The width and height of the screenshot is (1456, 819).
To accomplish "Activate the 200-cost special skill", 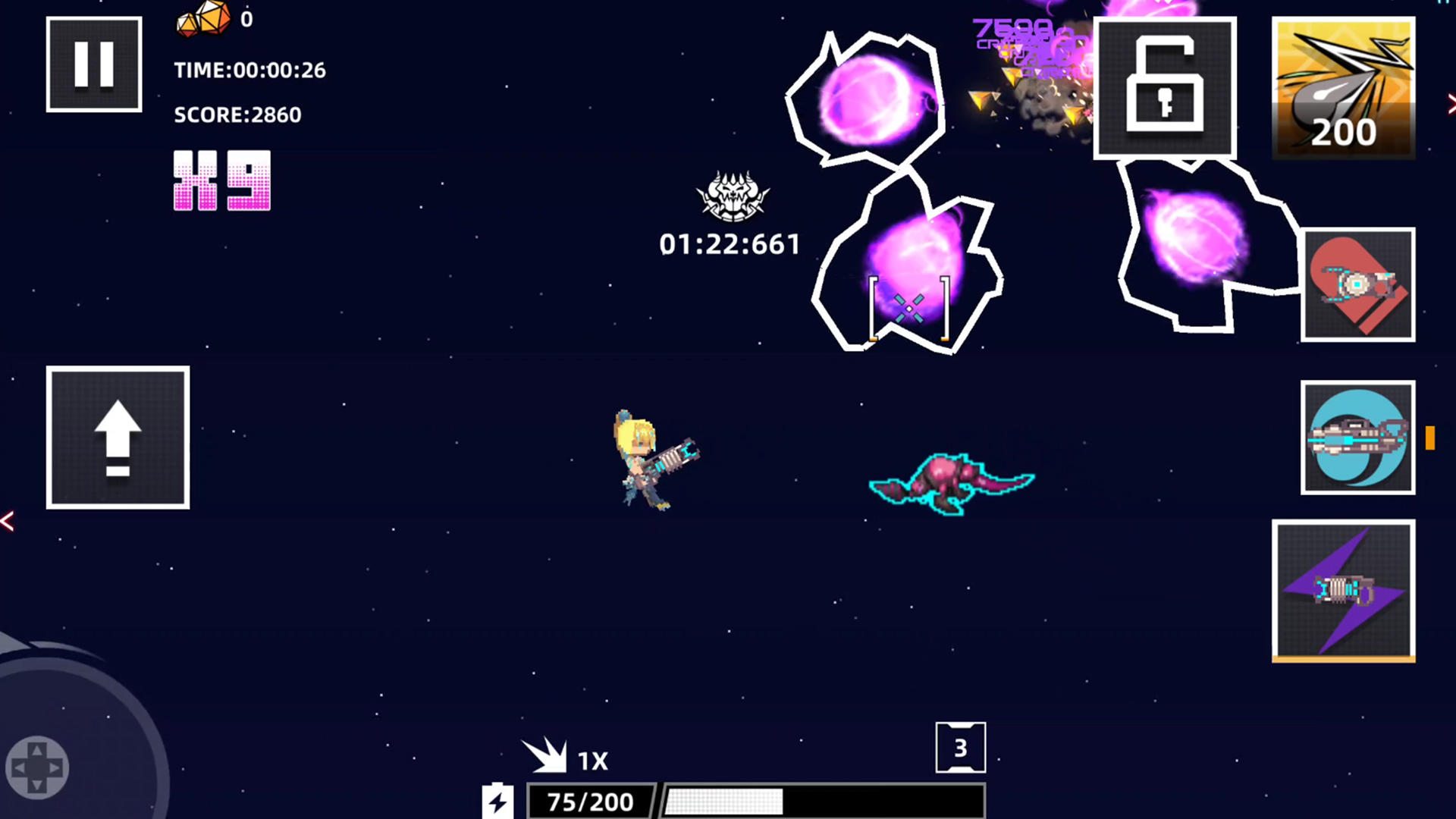I will (1343, 88).
